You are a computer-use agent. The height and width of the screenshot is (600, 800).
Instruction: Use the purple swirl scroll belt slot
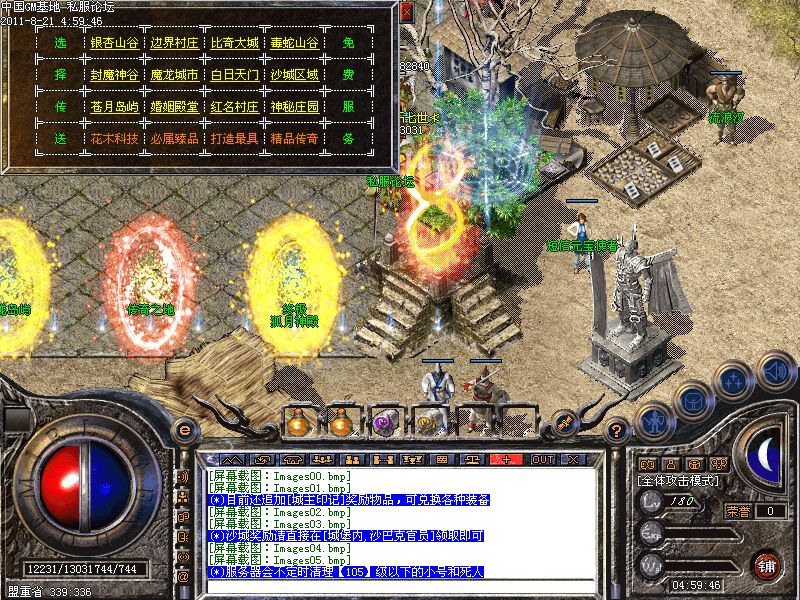click(x=385, y=423)
